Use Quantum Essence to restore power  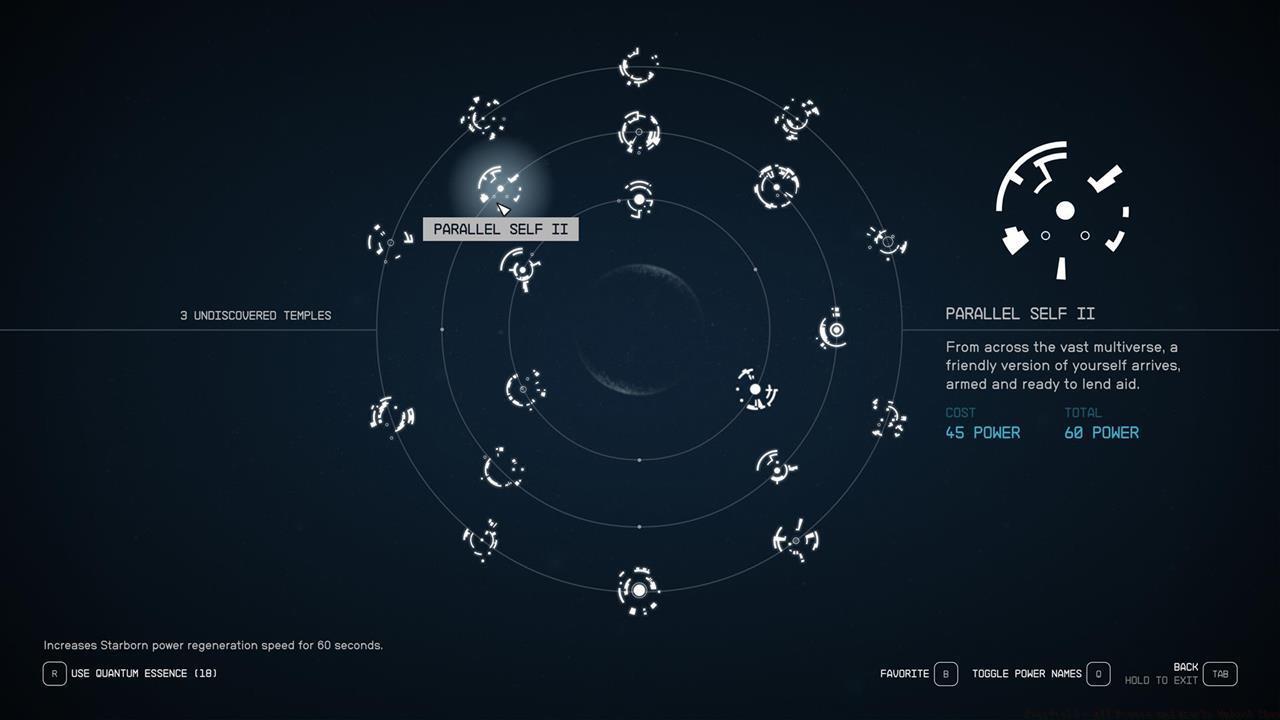[55, 673]
